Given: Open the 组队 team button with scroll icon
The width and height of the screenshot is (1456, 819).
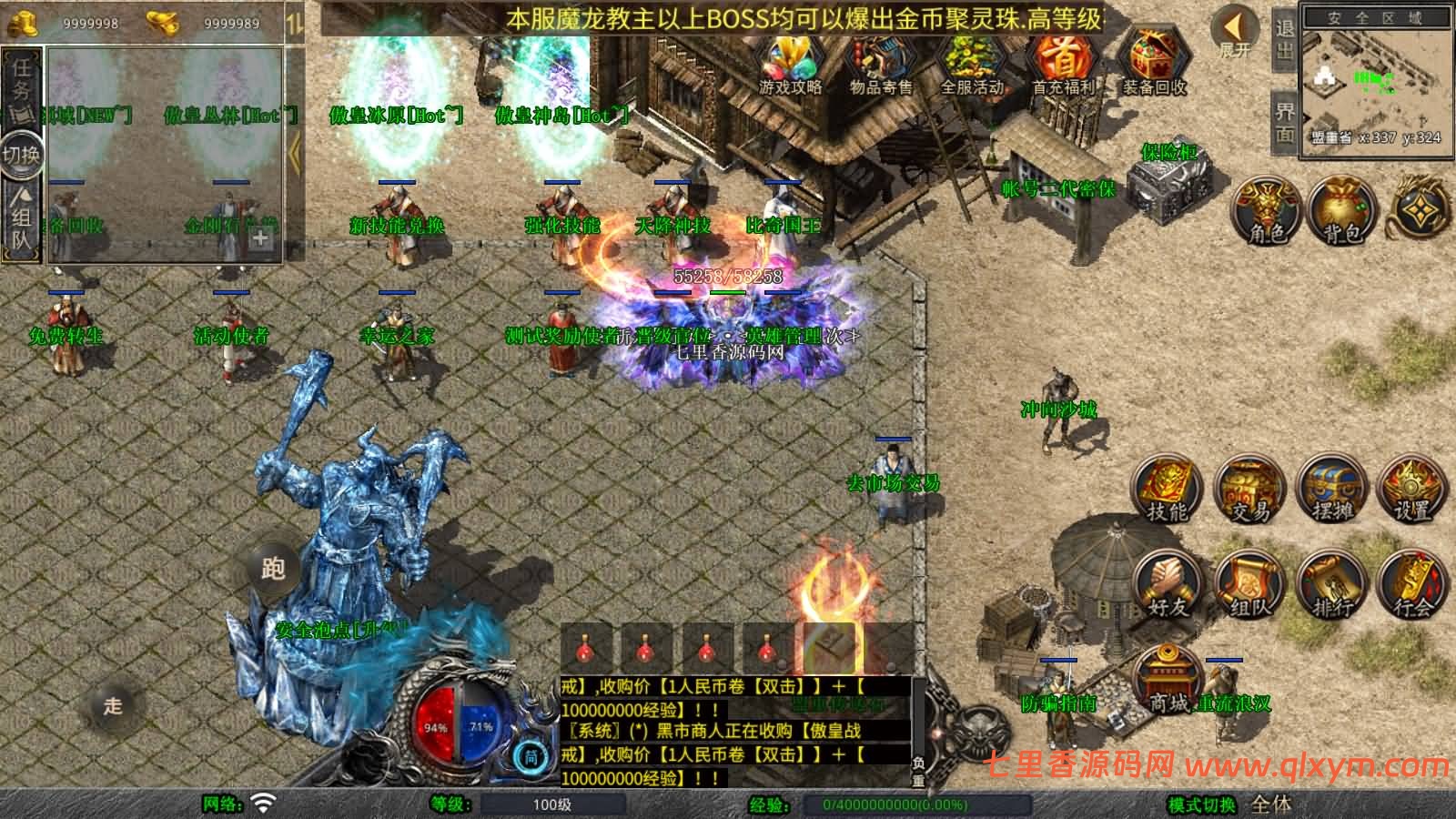Looking at the screenshot, I should coord(1250,584).
